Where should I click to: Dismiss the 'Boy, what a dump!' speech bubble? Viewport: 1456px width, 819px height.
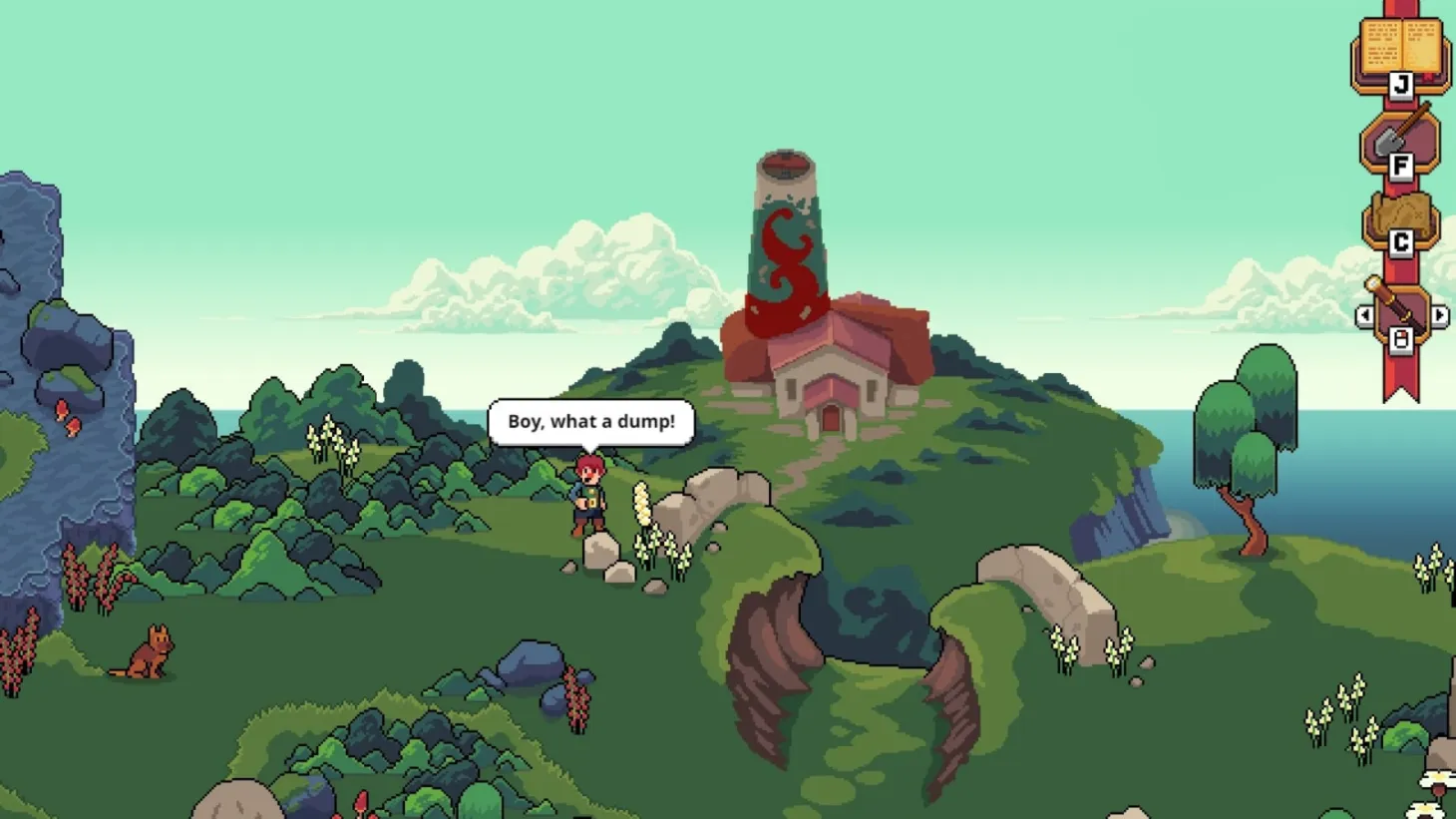point(588,421)
